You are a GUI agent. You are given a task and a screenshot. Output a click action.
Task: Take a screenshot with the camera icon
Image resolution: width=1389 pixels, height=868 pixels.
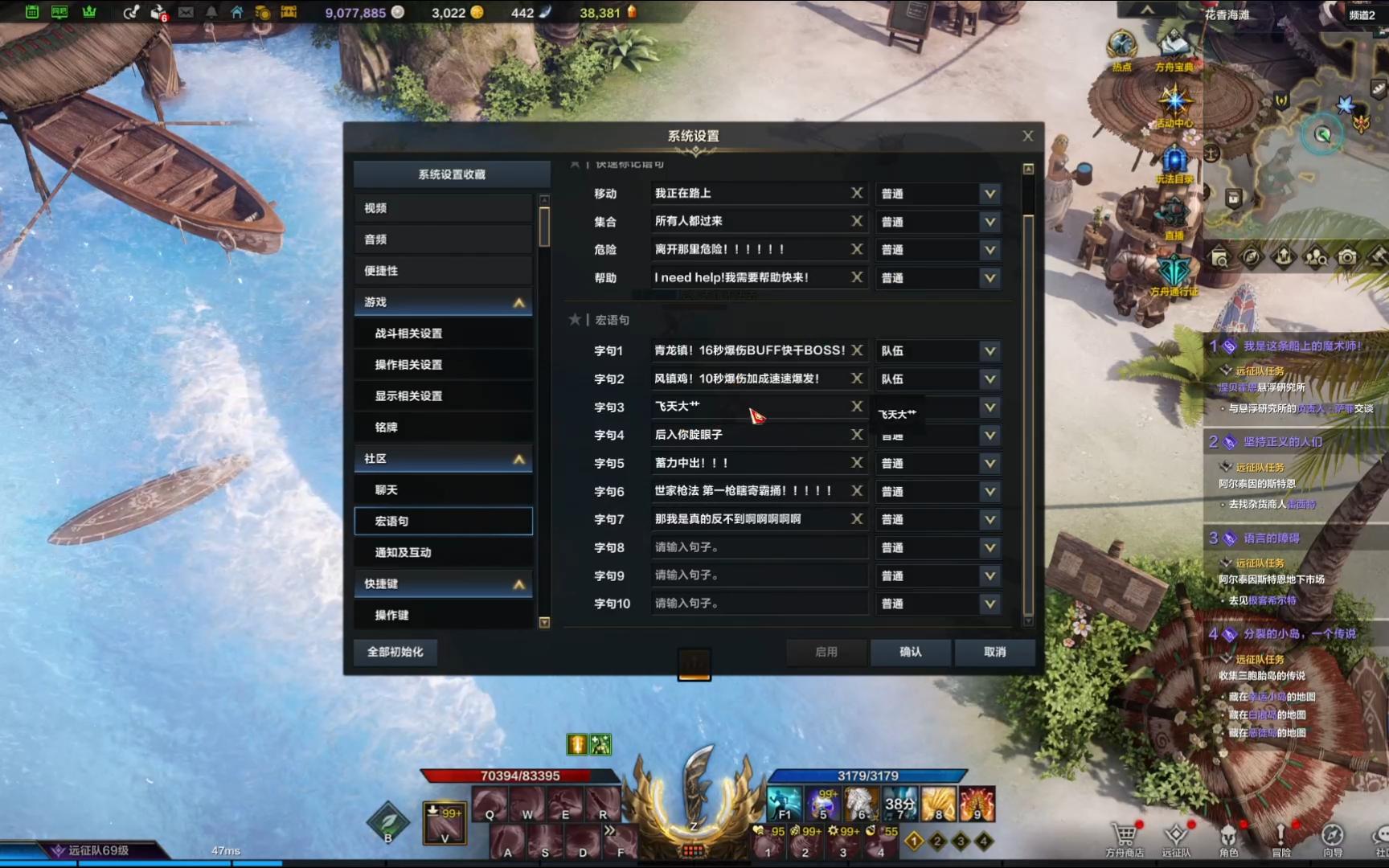[1347, 256]
